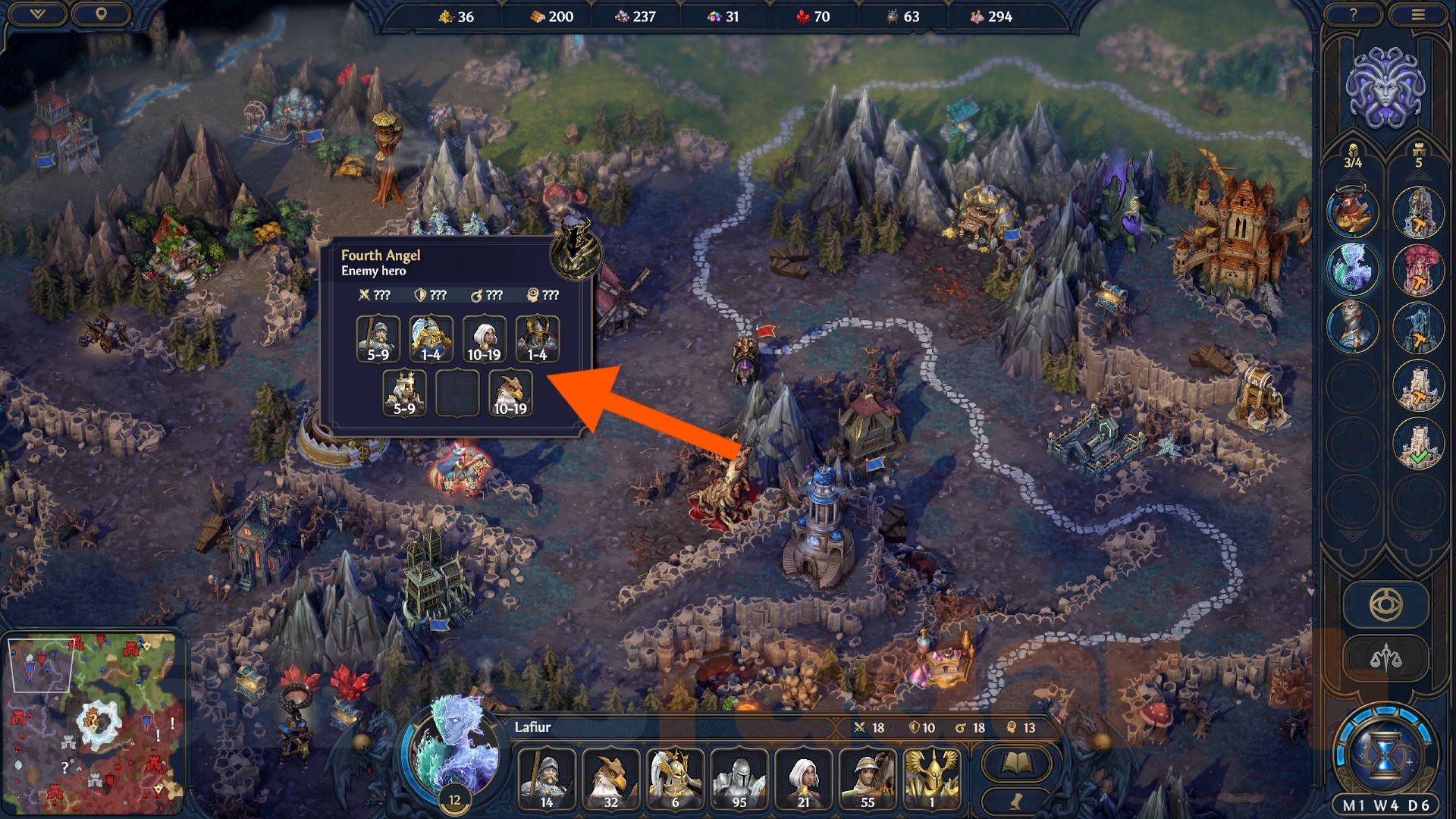
Task: Select the minotaur hero portrait in sidebar
Action: tap(1356, 212)
